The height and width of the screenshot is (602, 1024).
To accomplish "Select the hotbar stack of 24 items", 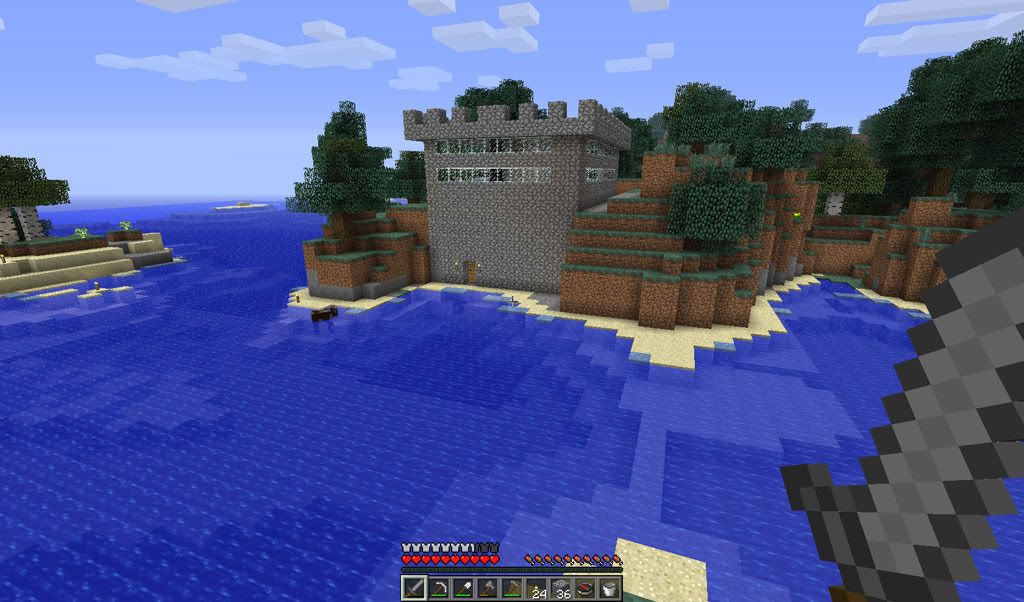I will click(x=537, y=588).
